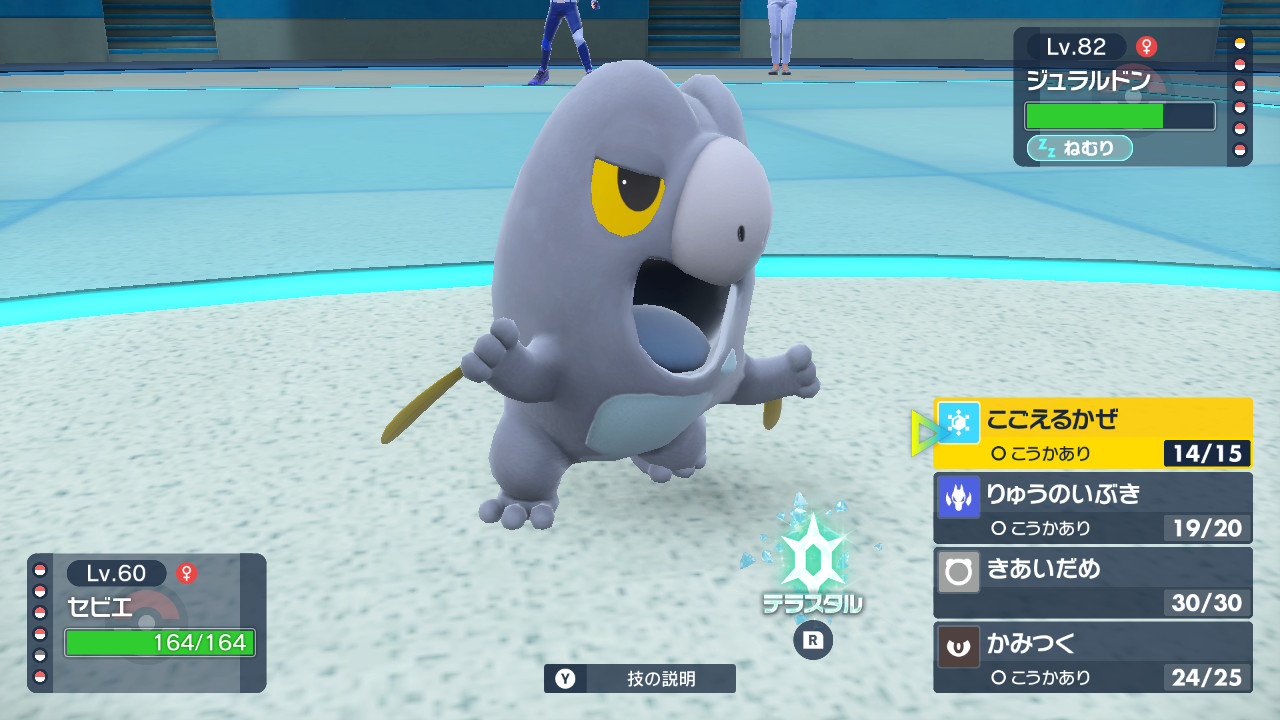Open the 技の説明 move description
Screen dimensions: 1280x720
coord(640,679)
